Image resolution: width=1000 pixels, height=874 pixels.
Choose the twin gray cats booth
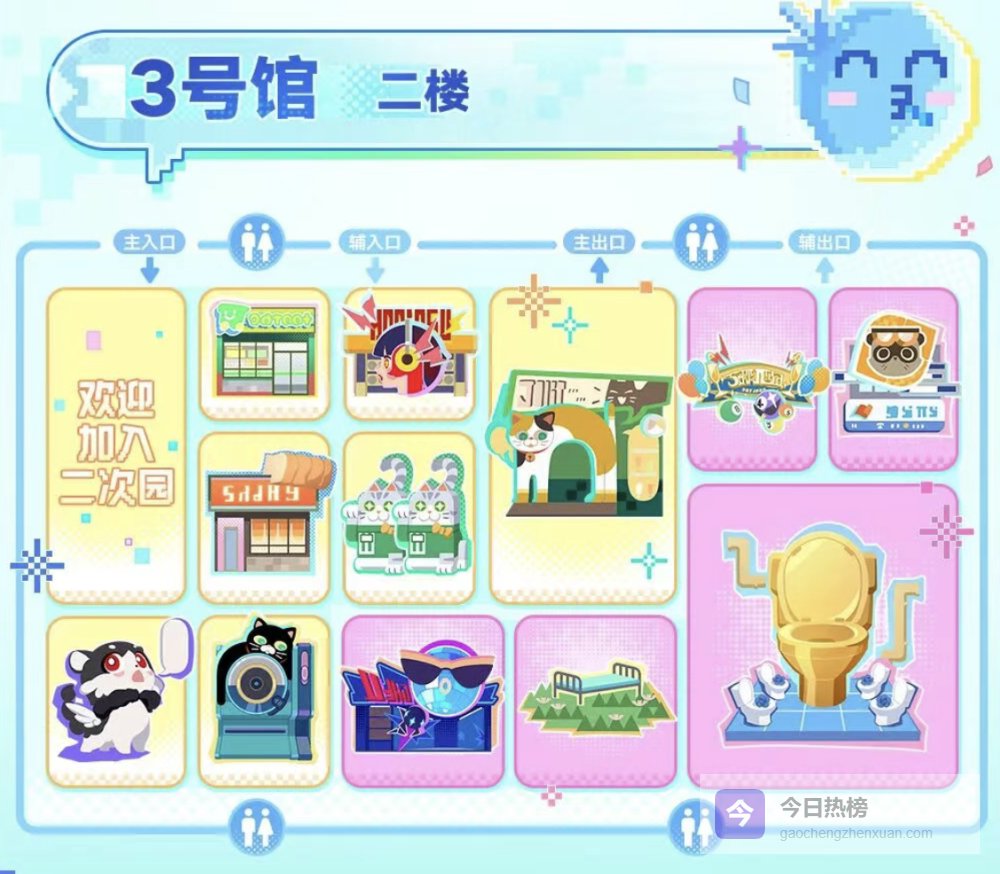(408, 517)
